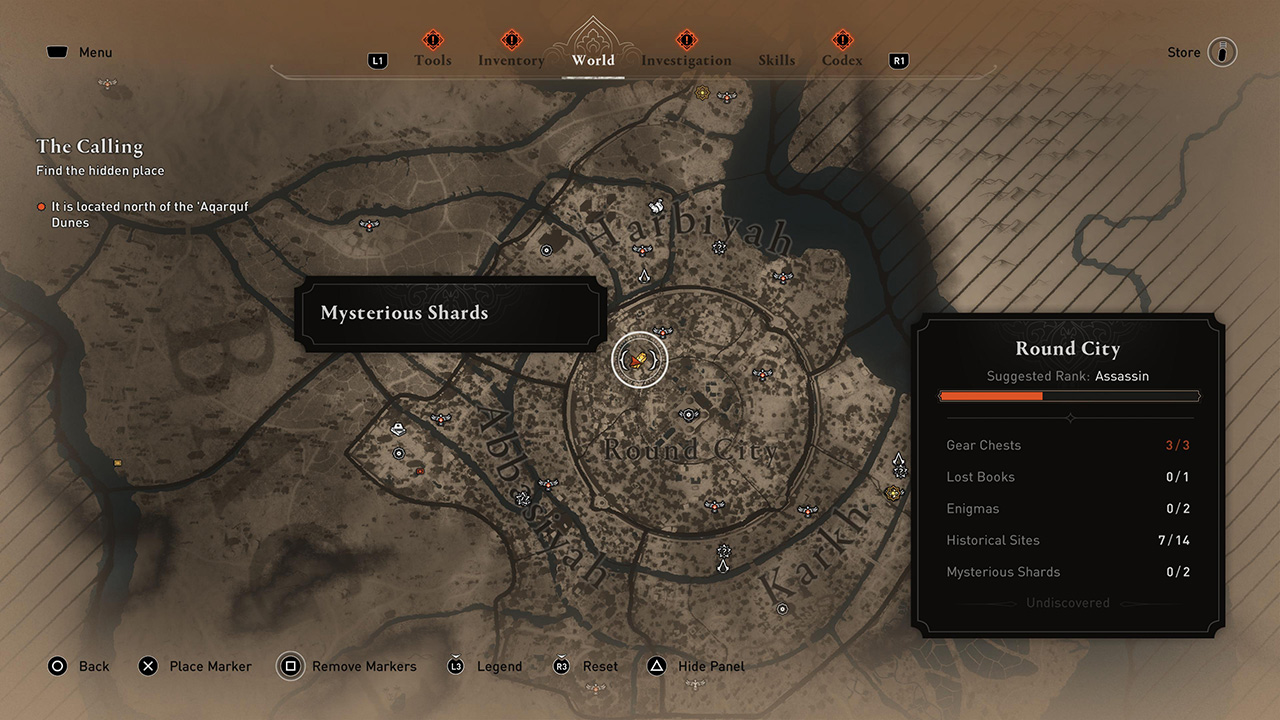
Task: Toggle Remove Markers option
Action: click(x=290, y=666)
